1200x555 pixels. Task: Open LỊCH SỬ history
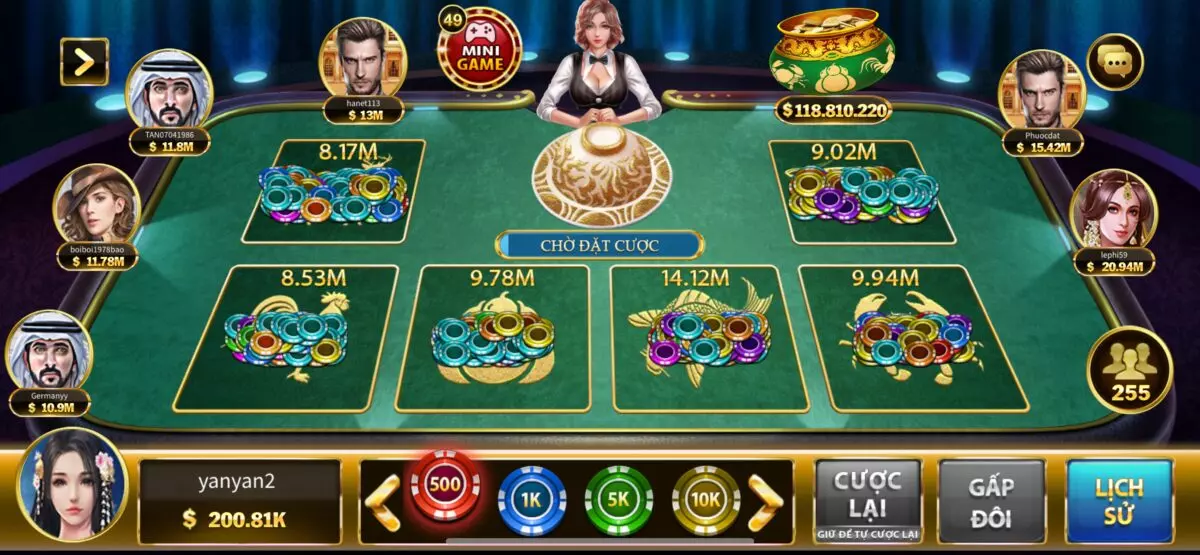(x=1119, y=501)
